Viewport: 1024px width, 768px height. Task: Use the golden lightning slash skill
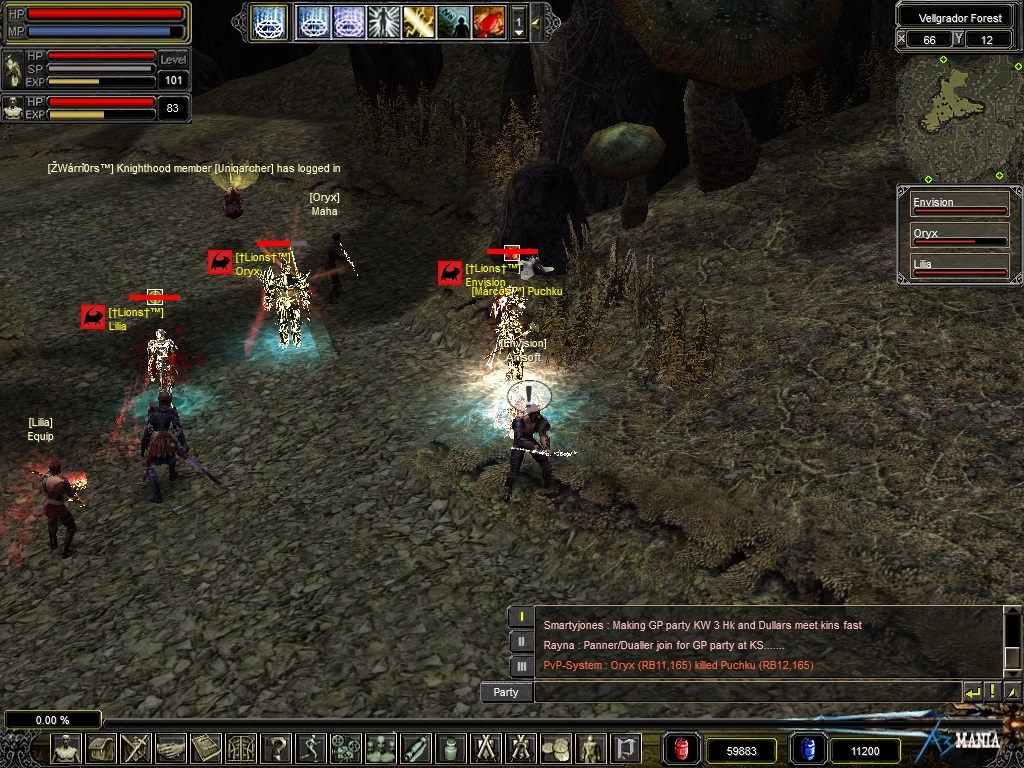(419, 21)
